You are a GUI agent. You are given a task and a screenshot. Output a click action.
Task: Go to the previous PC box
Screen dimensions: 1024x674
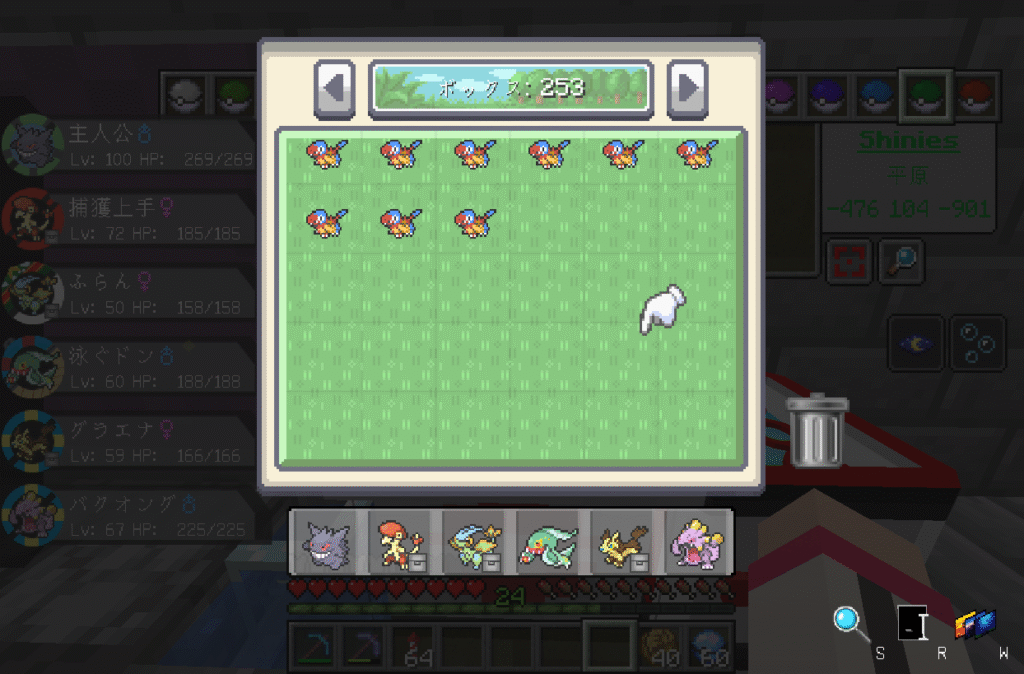point(335,88)
